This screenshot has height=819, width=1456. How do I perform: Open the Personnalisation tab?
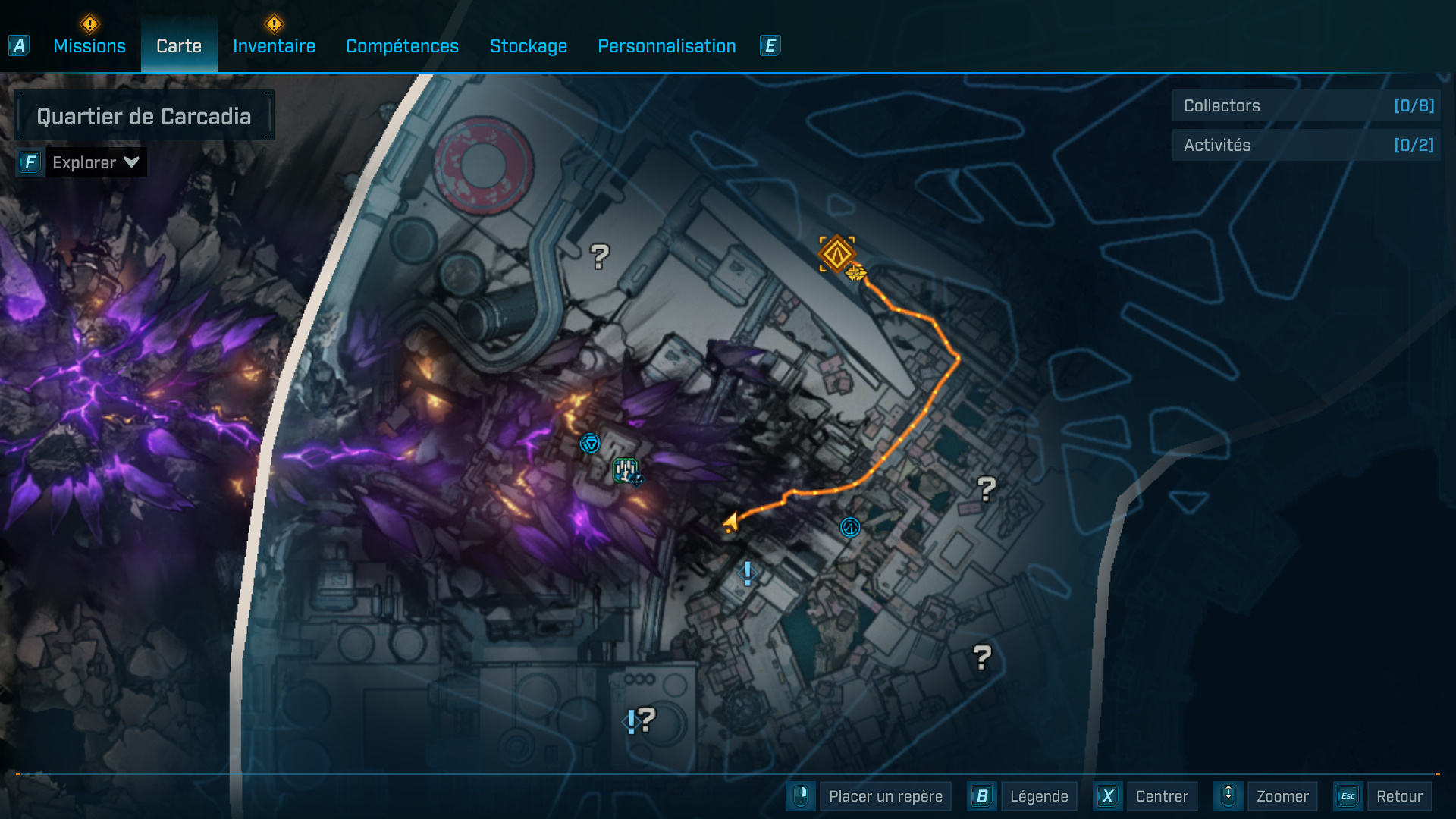667,46
